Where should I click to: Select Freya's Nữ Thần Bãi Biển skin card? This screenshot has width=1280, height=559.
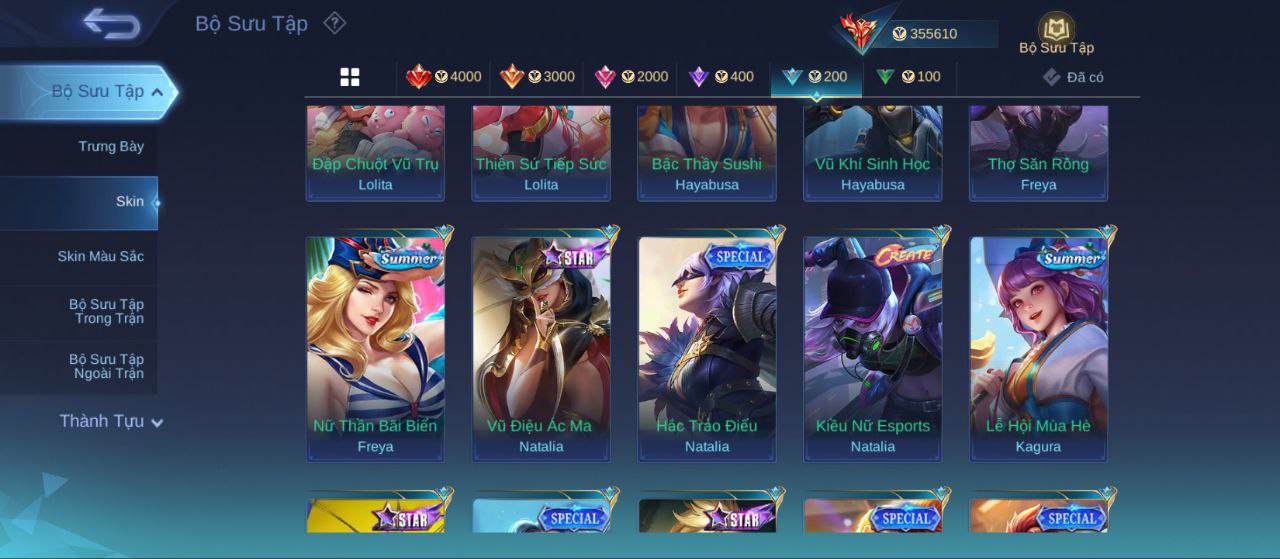[x=375, y=349]
